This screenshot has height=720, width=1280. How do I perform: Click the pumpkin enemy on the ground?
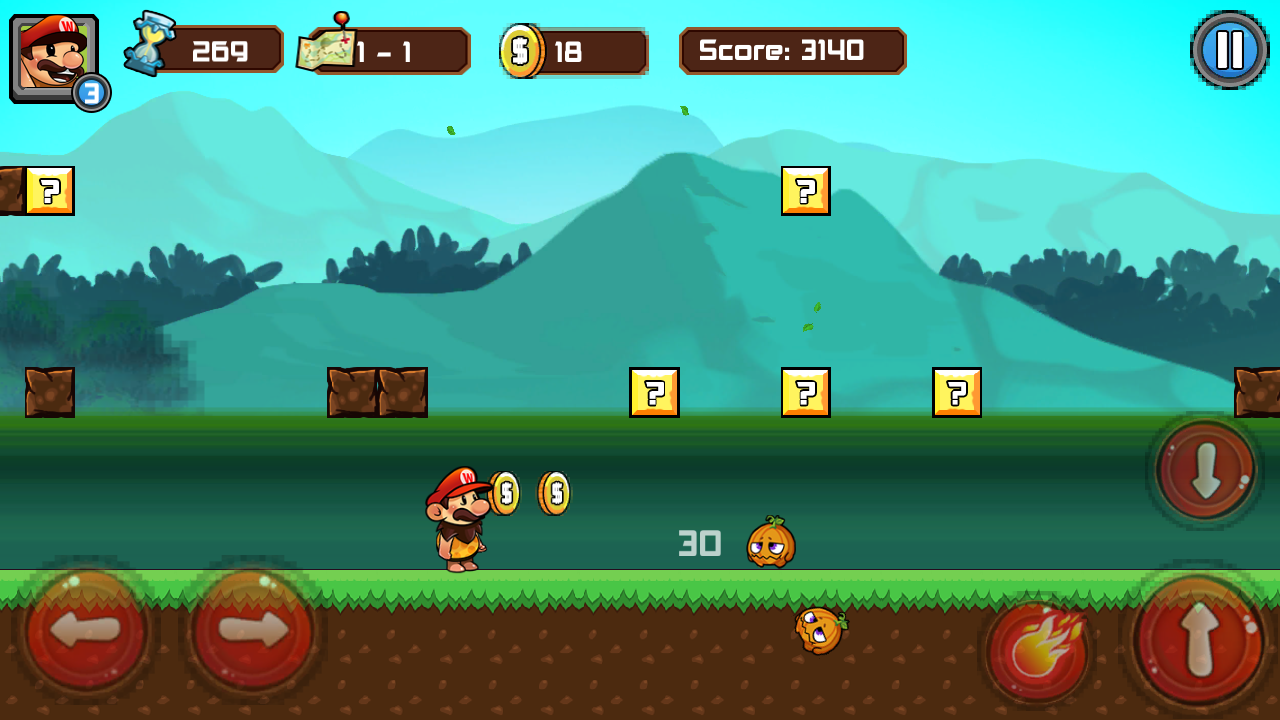[x=772, y=545]
